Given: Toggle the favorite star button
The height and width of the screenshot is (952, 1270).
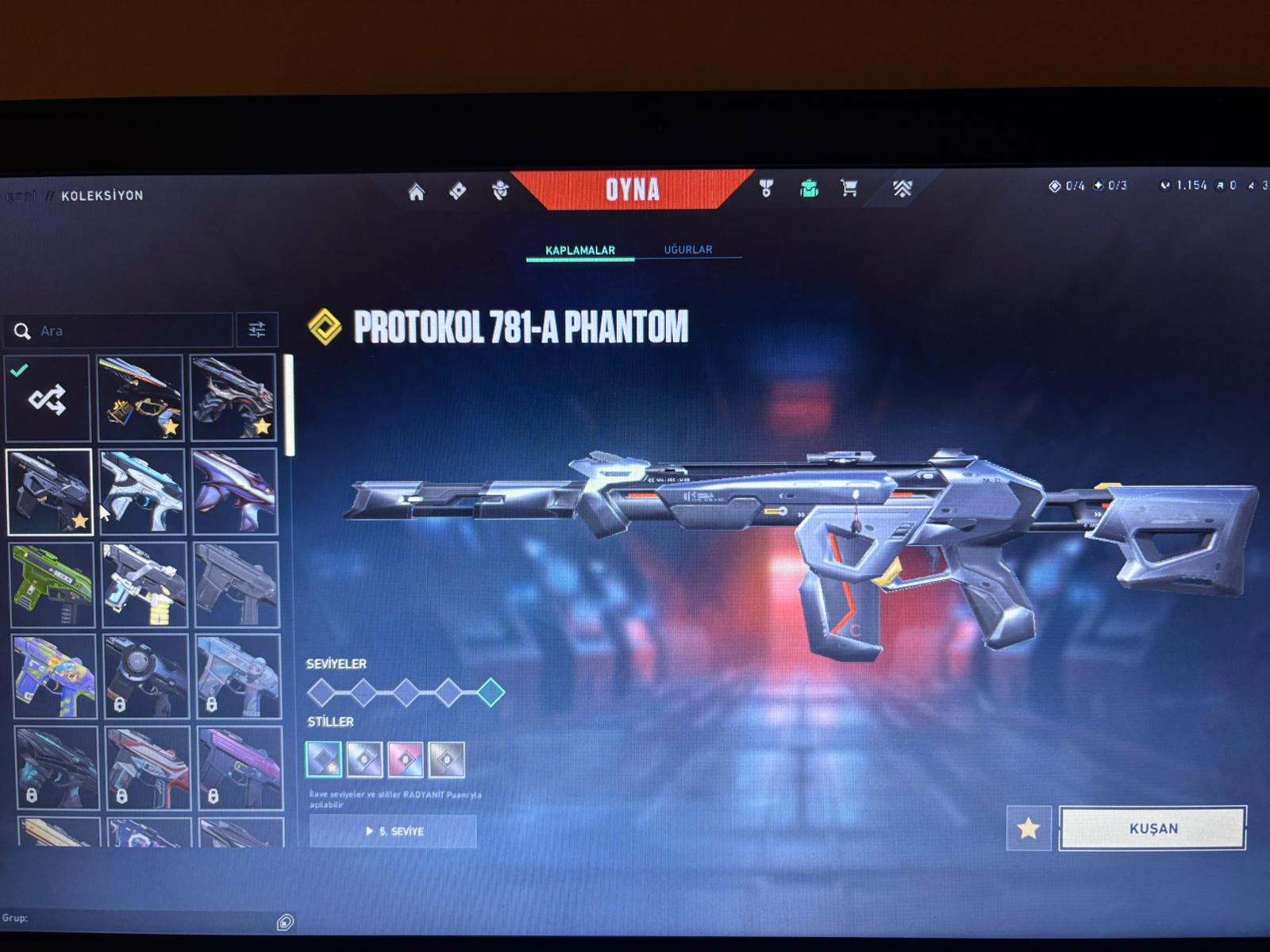Looking at the screenshot, I should (1029, 829).
